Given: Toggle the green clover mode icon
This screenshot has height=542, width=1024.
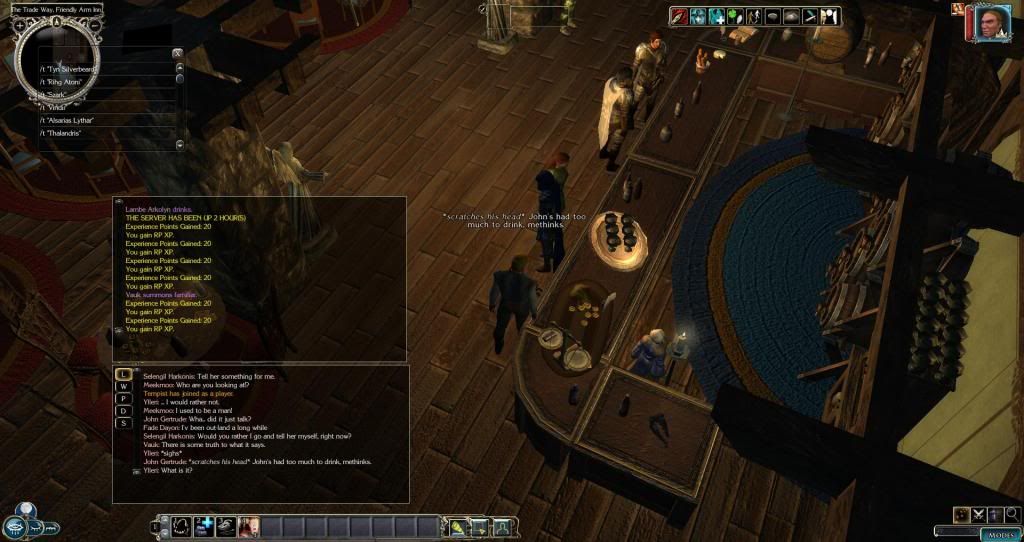Looking at the screenshot, I should click(737, 16).
